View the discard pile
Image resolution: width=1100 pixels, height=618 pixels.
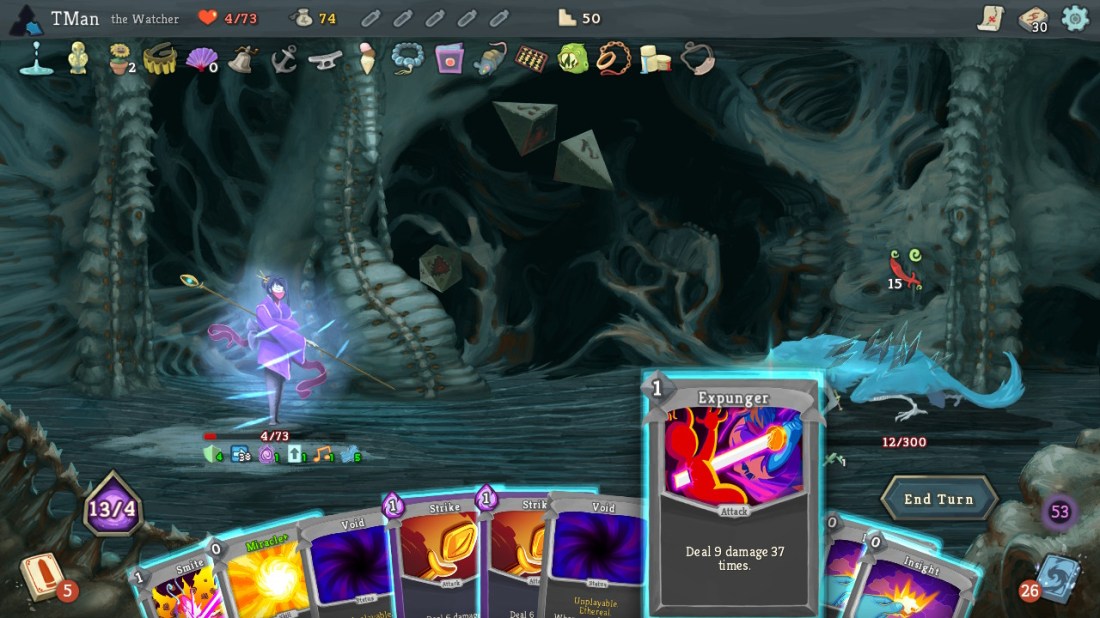(x=1055, y=578)
